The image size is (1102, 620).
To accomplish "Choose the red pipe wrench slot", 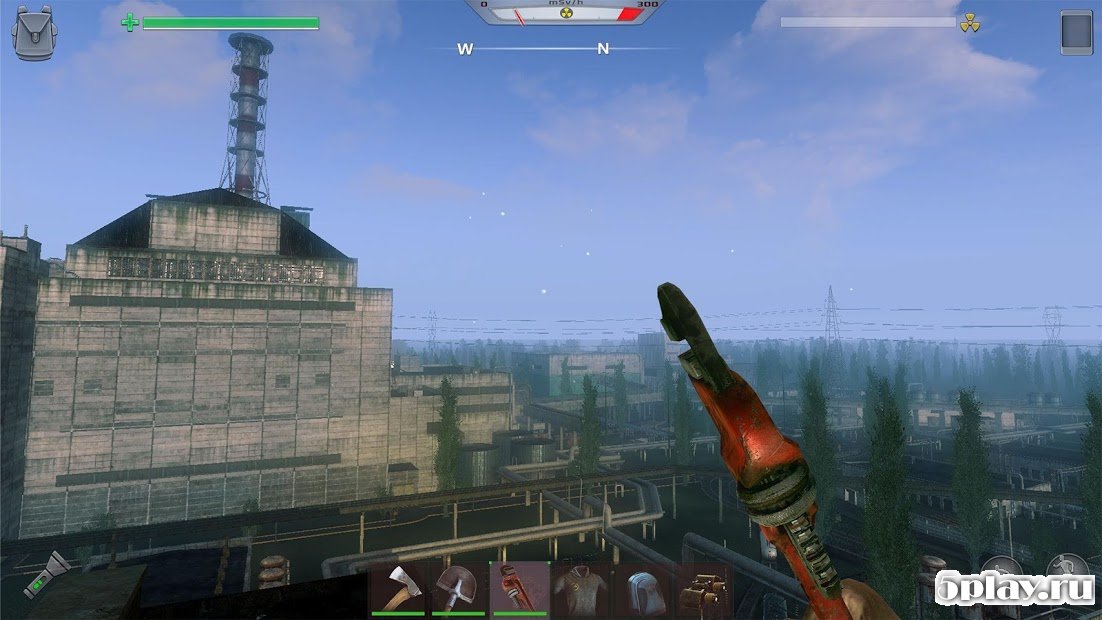I will point(520,588).
